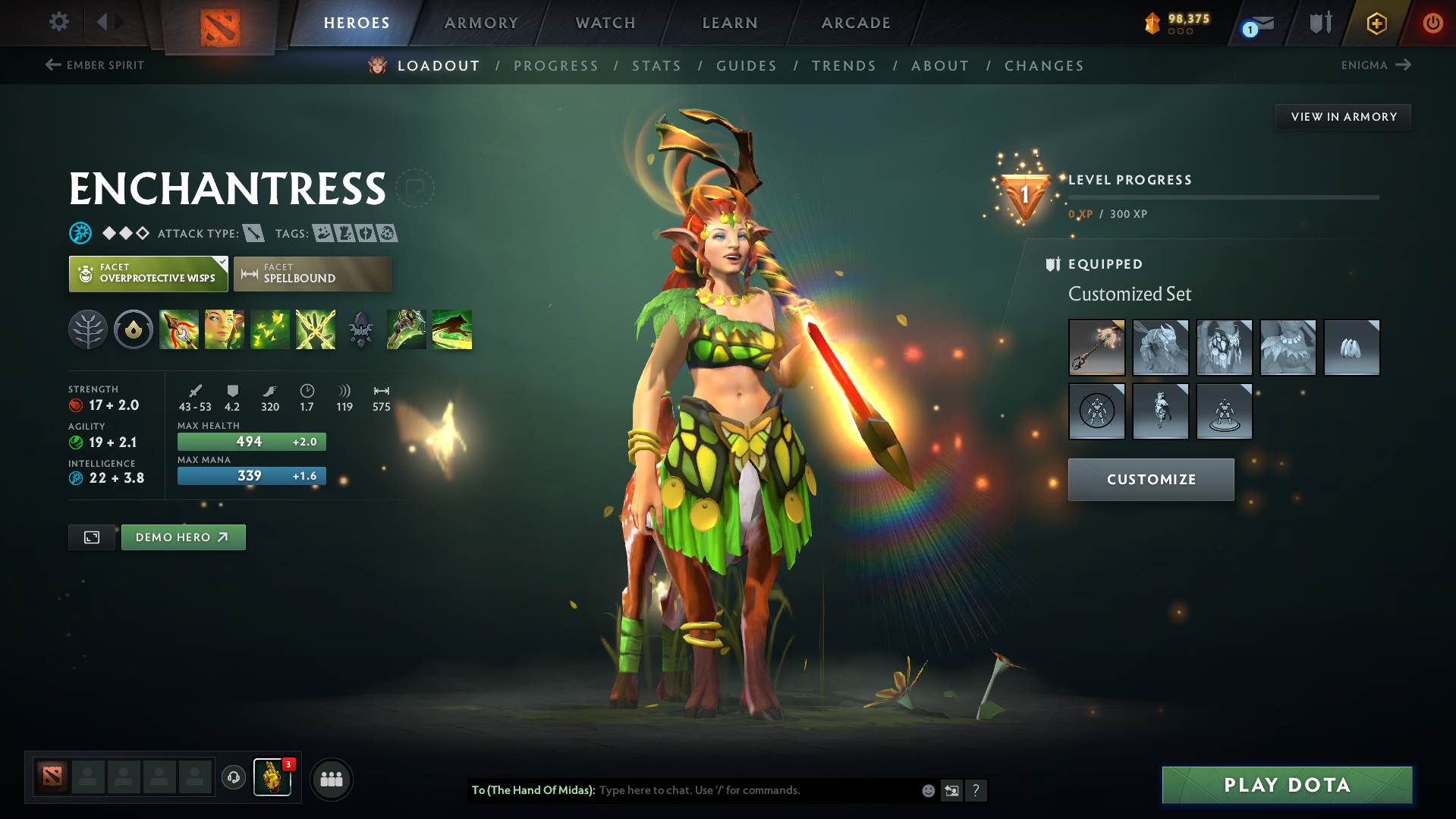Open the STATS tab for Enchantress
1456x819 pixels.
pyautogui.click(x=656, y=65)
